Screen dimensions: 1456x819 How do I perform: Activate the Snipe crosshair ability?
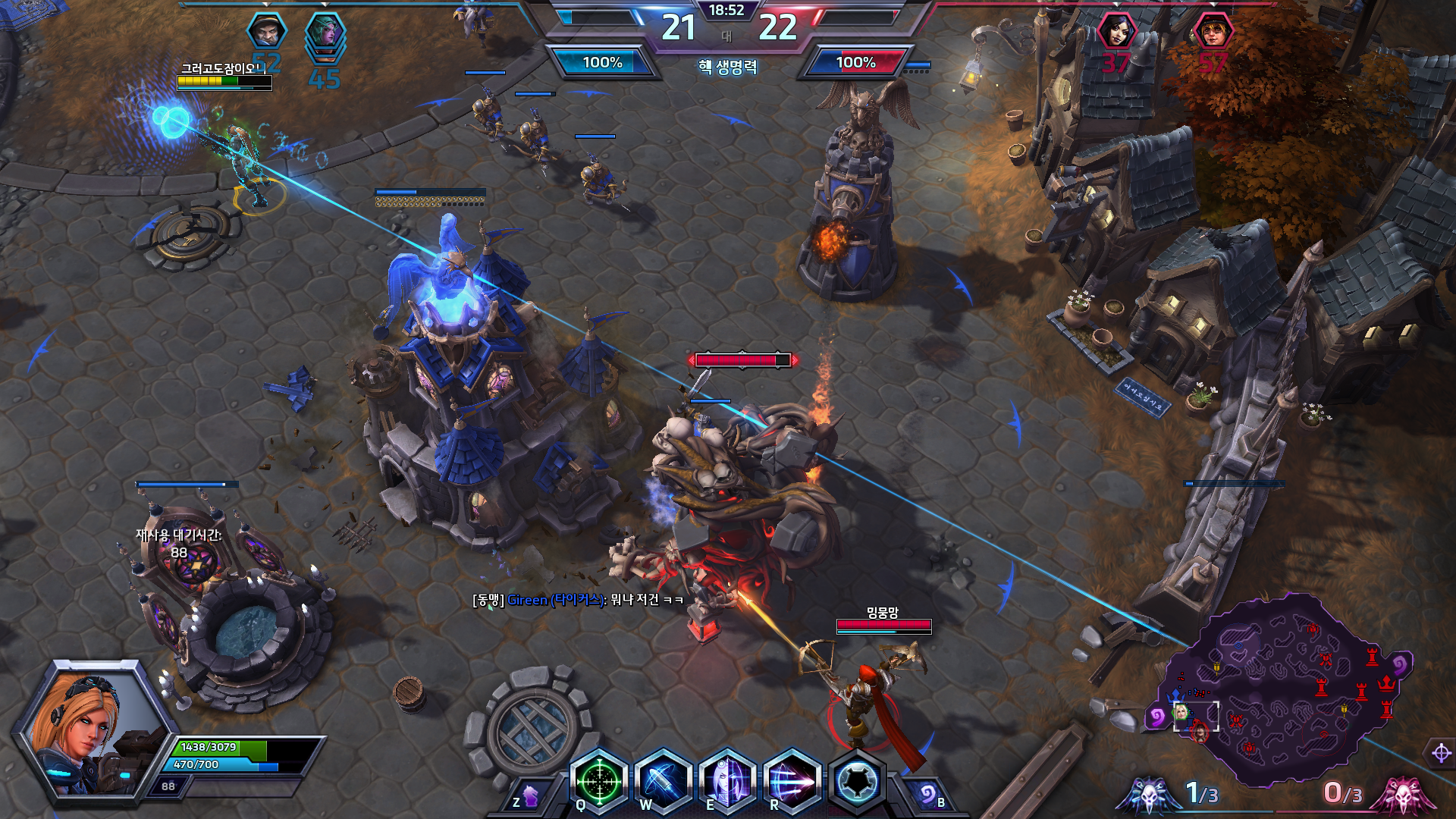(599, 781)
